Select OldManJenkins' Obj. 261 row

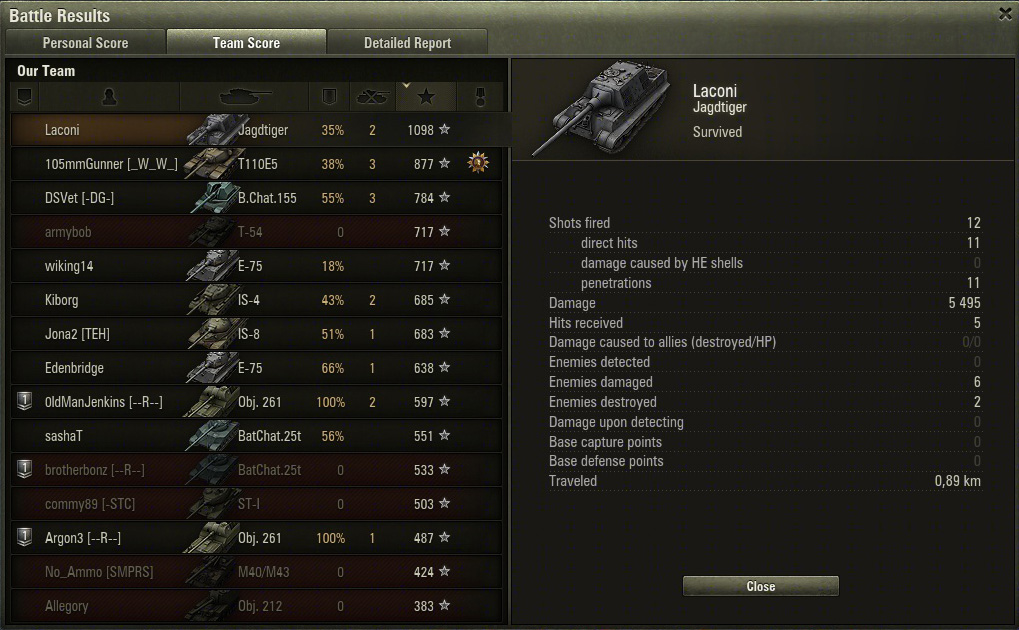click(255, 402)
